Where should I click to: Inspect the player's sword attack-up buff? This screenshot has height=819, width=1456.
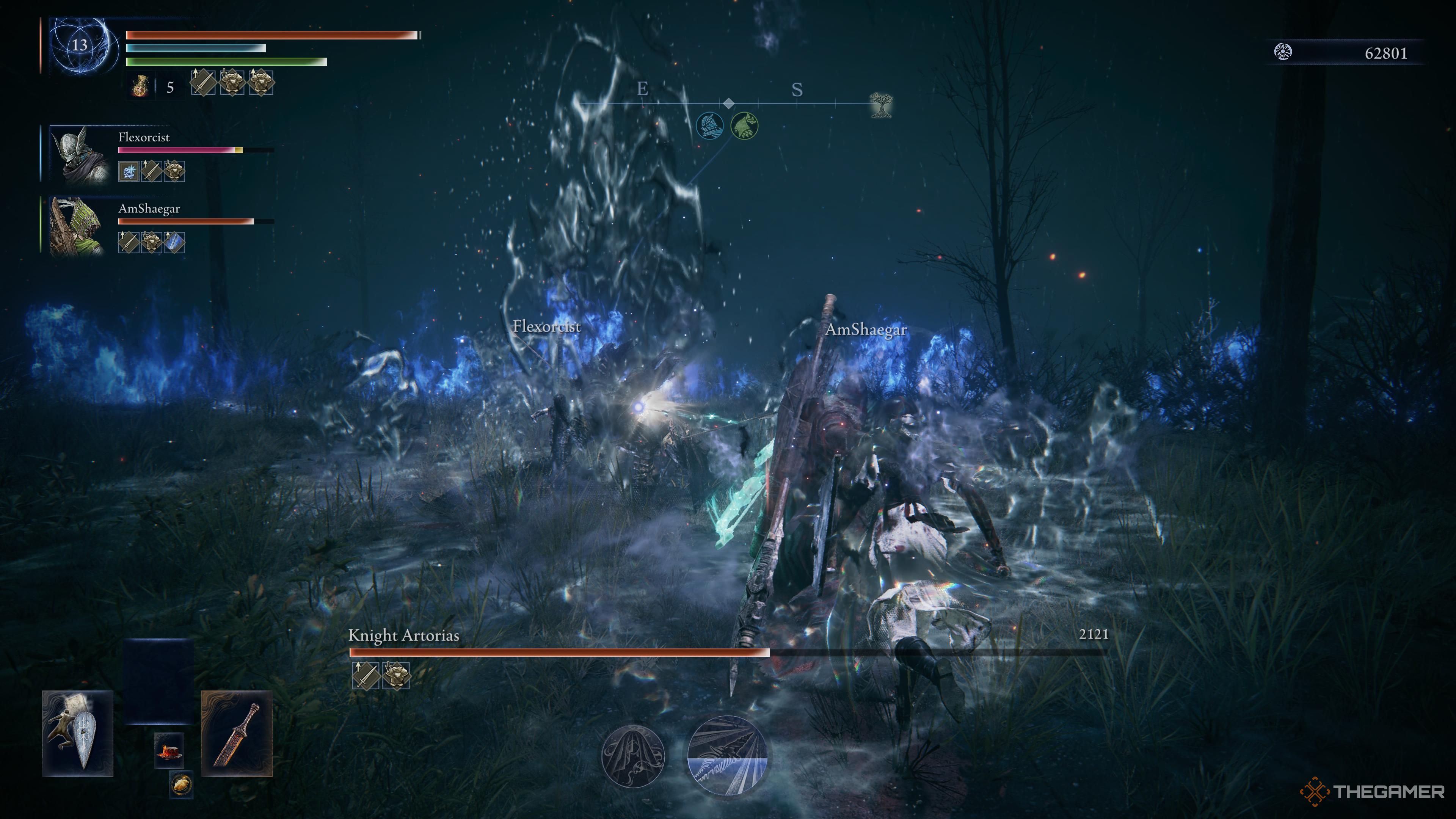(x=203, y=83)
